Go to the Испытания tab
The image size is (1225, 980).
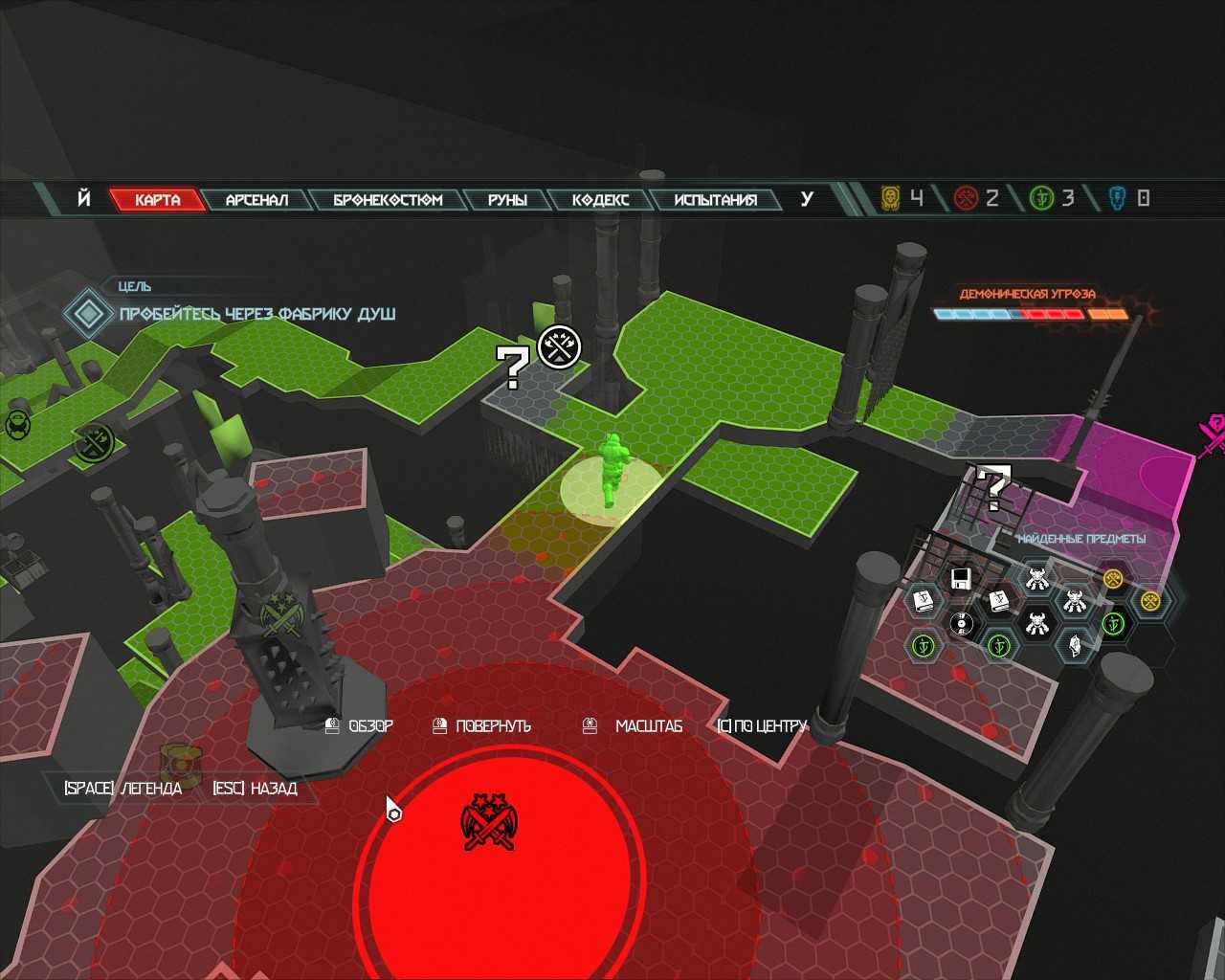click(x=715, y=199)
